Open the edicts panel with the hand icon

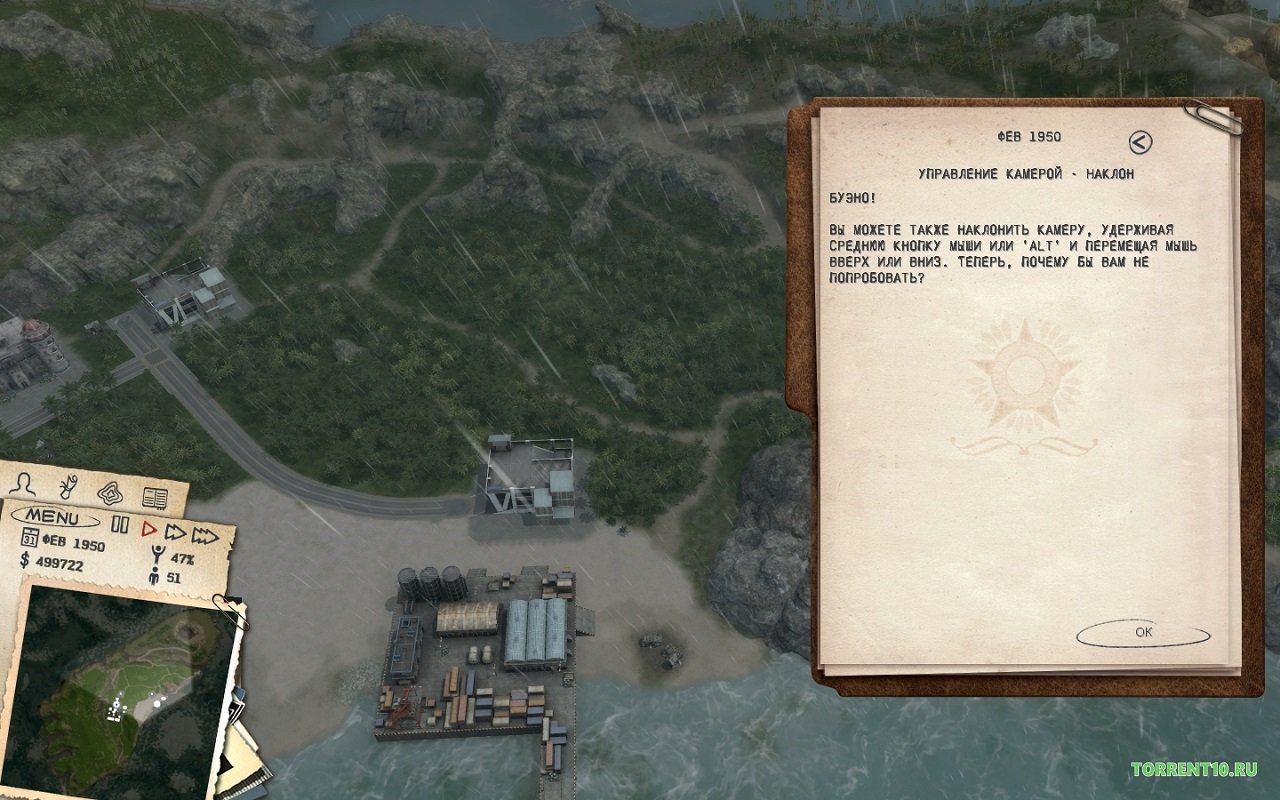[x=66, y=486]
